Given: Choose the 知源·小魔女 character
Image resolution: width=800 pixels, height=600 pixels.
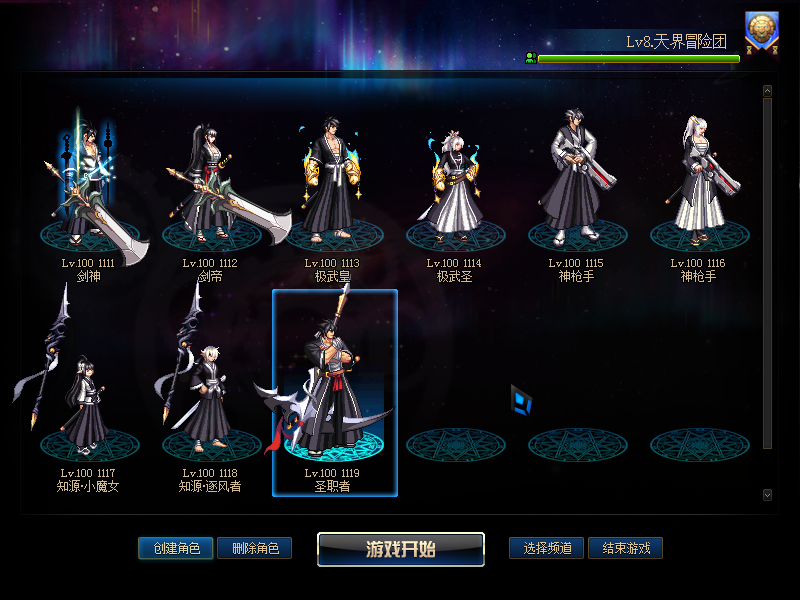Looking at the screenshot, I should pyautogui.click(x=88, y=400).
